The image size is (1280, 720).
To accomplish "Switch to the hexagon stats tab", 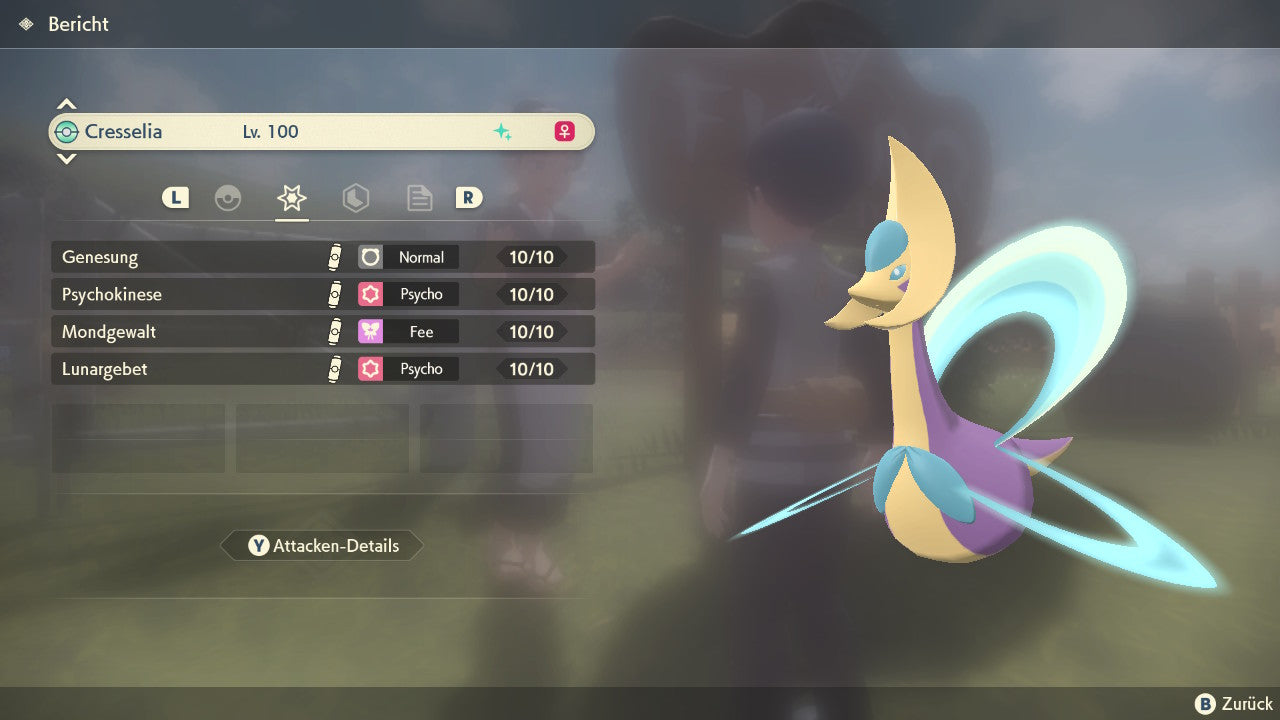I will coord(355,198).
